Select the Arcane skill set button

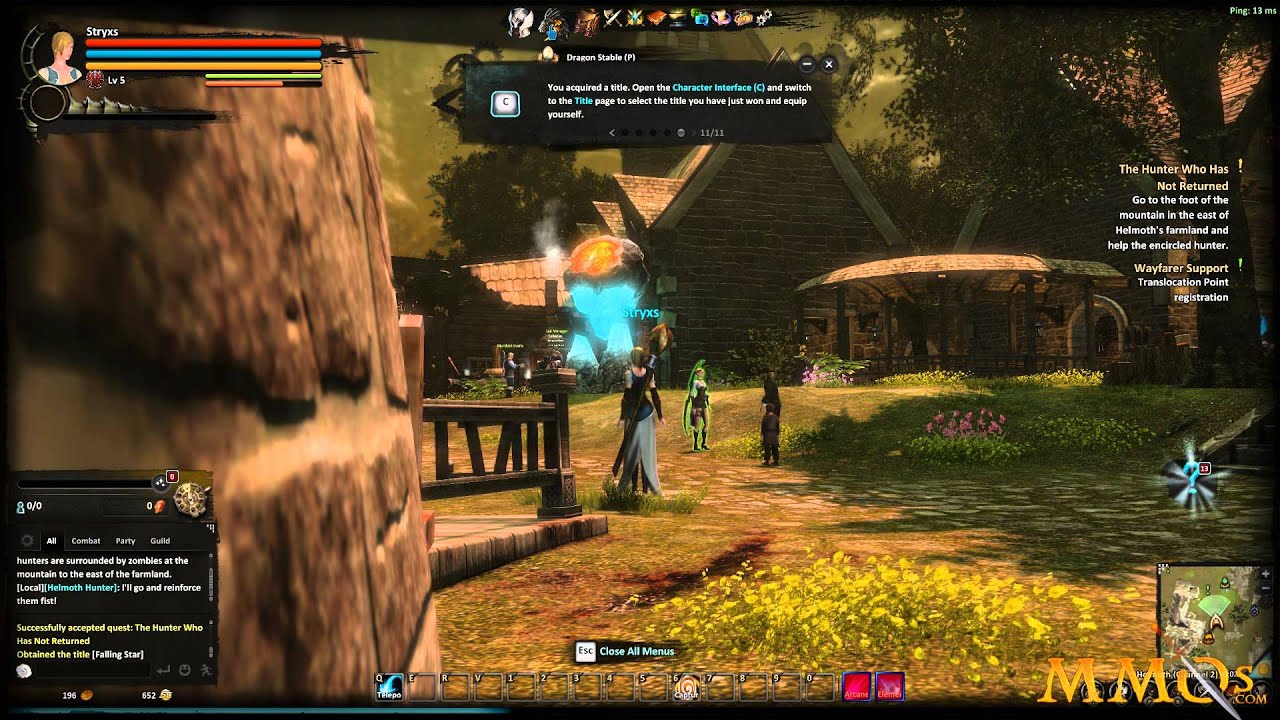click(x=856, y=687)
